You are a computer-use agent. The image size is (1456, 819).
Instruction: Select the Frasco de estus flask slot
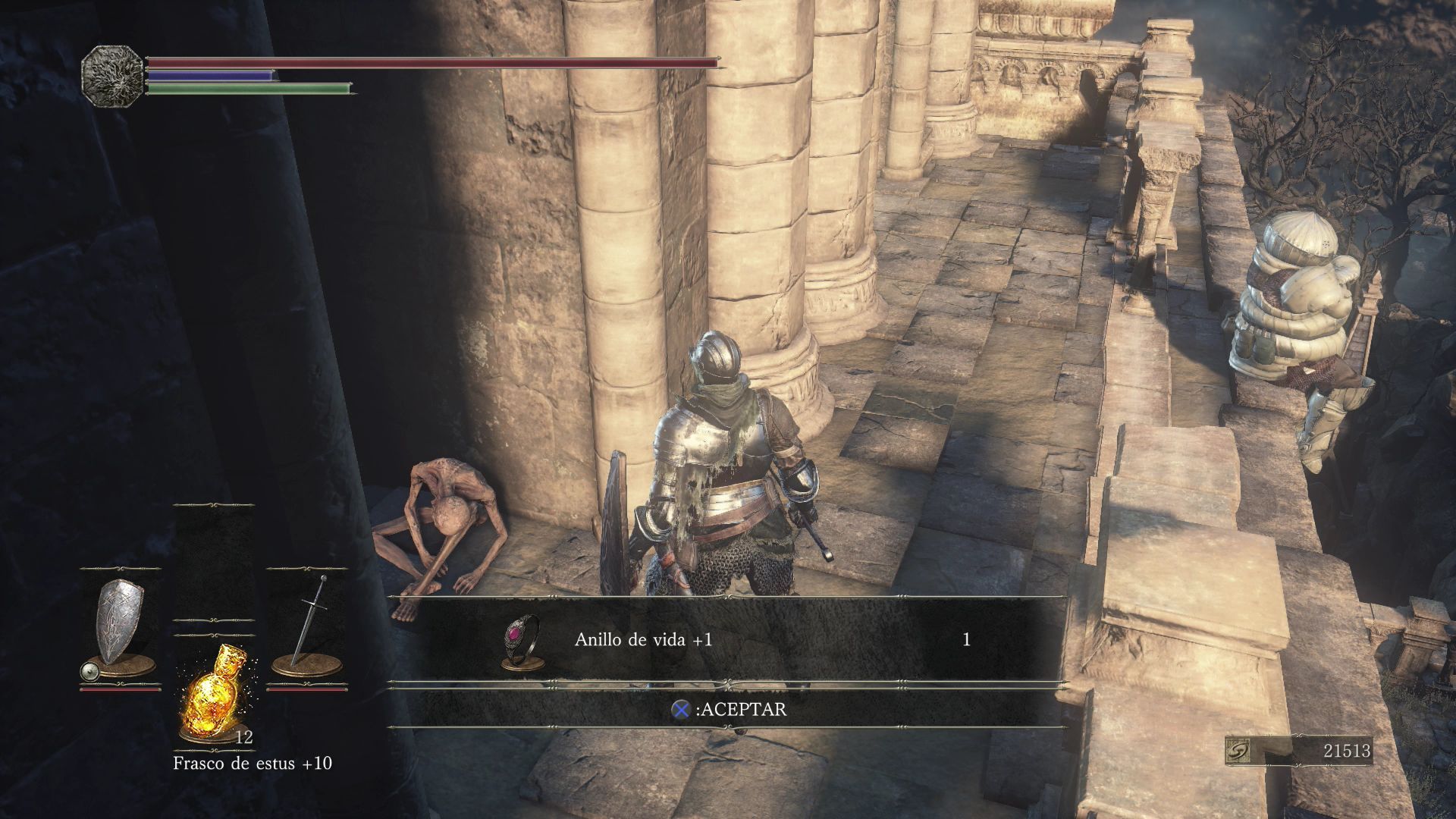214,692
